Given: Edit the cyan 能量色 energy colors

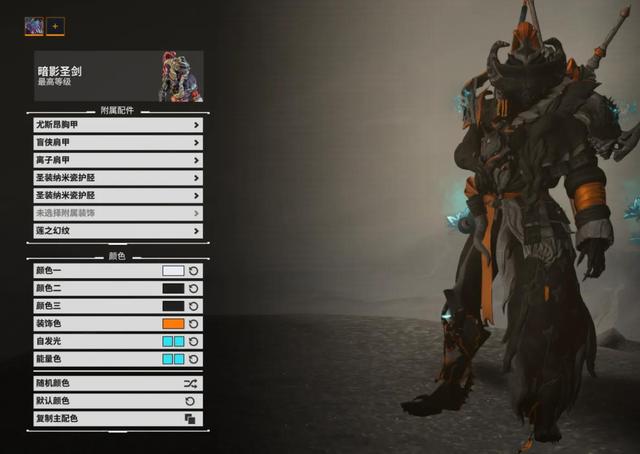Looking at the screenshot, I should [x=173, y=359].
